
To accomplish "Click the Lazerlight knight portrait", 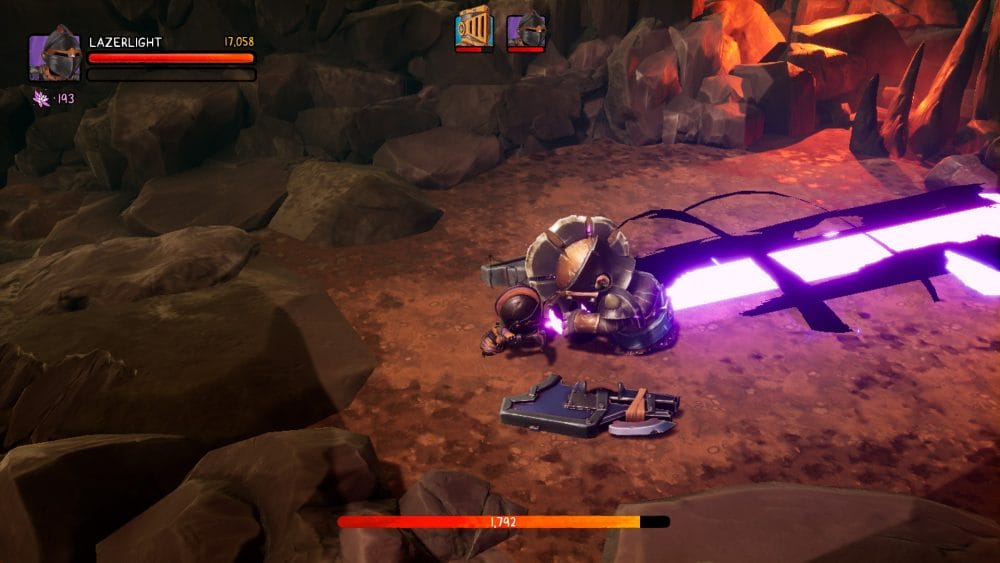I will [54, 57].
